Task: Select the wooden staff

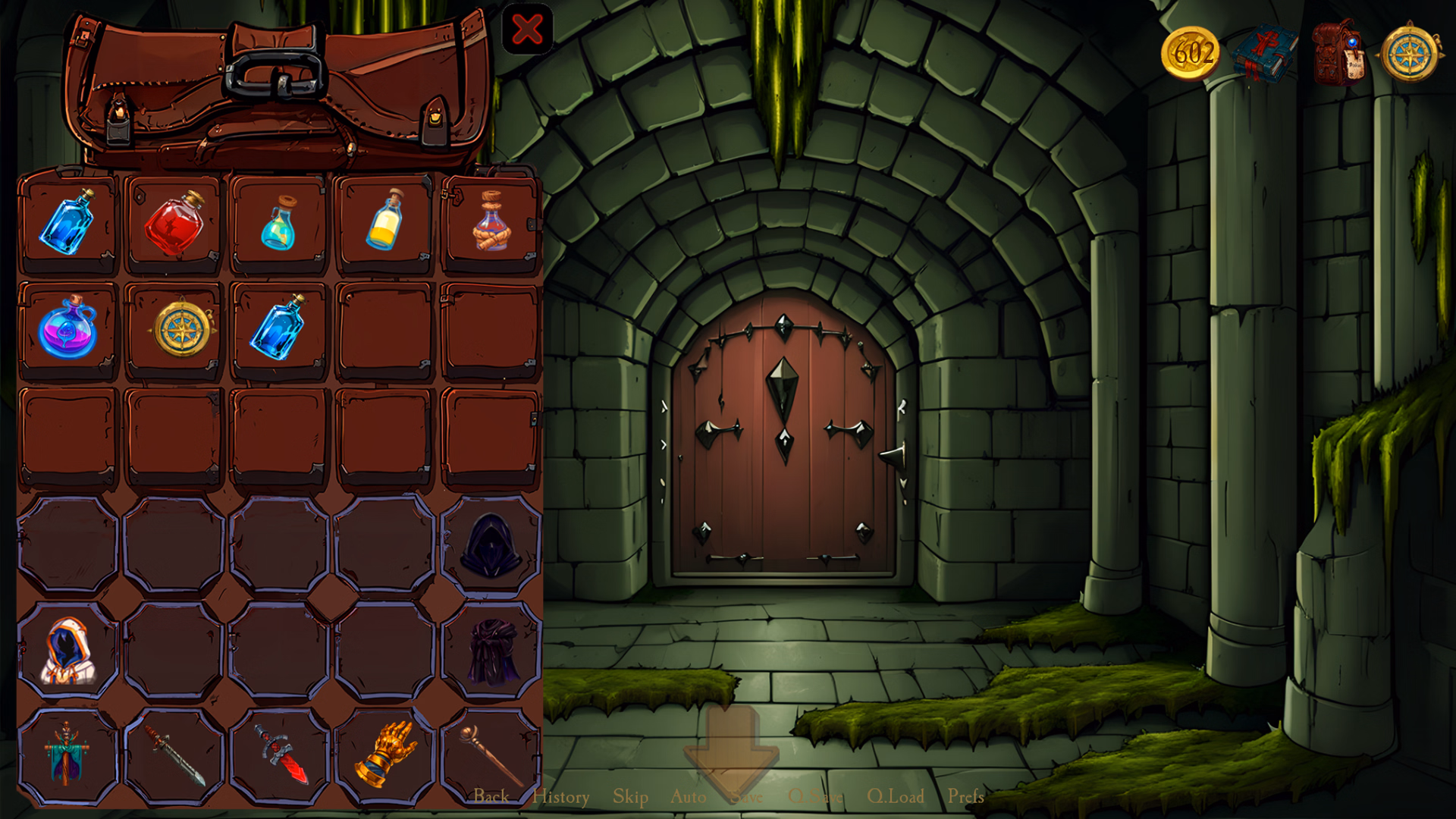Action: [x=490, y=754]
